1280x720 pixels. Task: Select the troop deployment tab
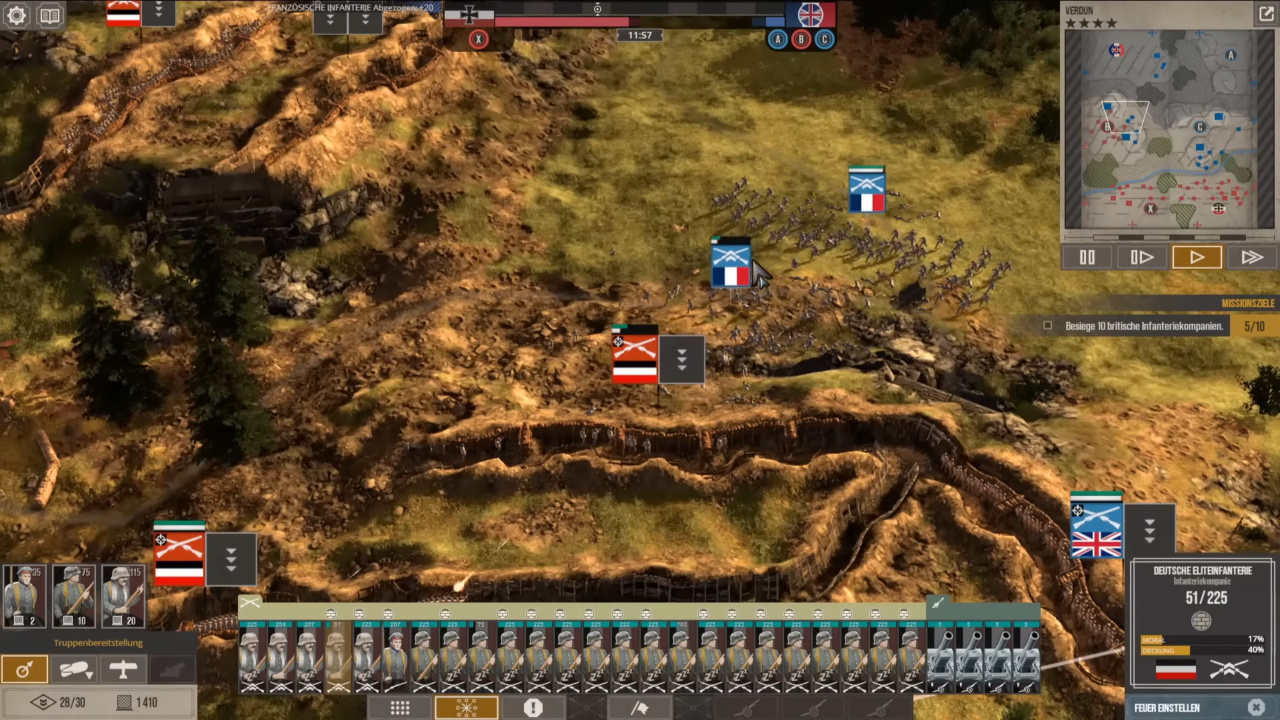24,670
